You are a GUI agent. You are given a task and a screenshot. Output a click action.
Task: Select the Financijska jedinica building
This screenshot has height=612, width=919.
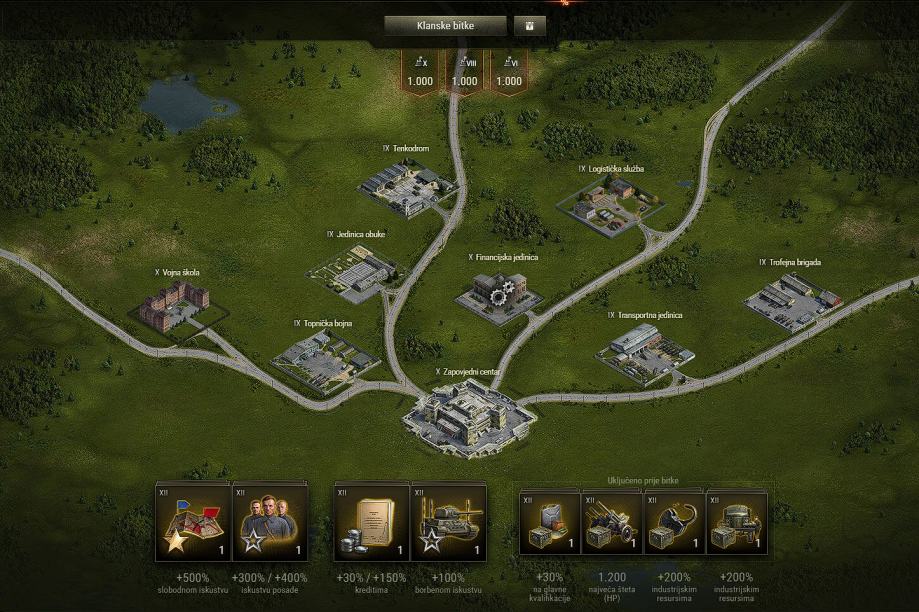pyautogui.click(x=498, y=294)
